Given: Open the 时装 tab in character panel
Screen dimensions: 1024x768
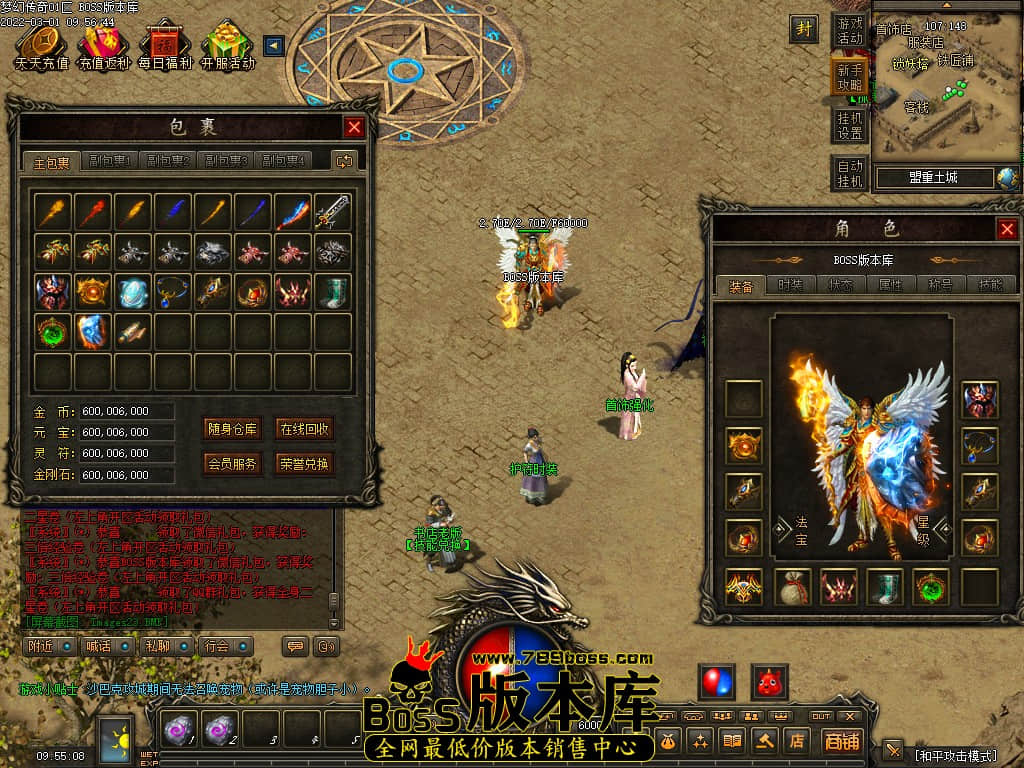Looking at the screenshot, I should coord(790,285).
